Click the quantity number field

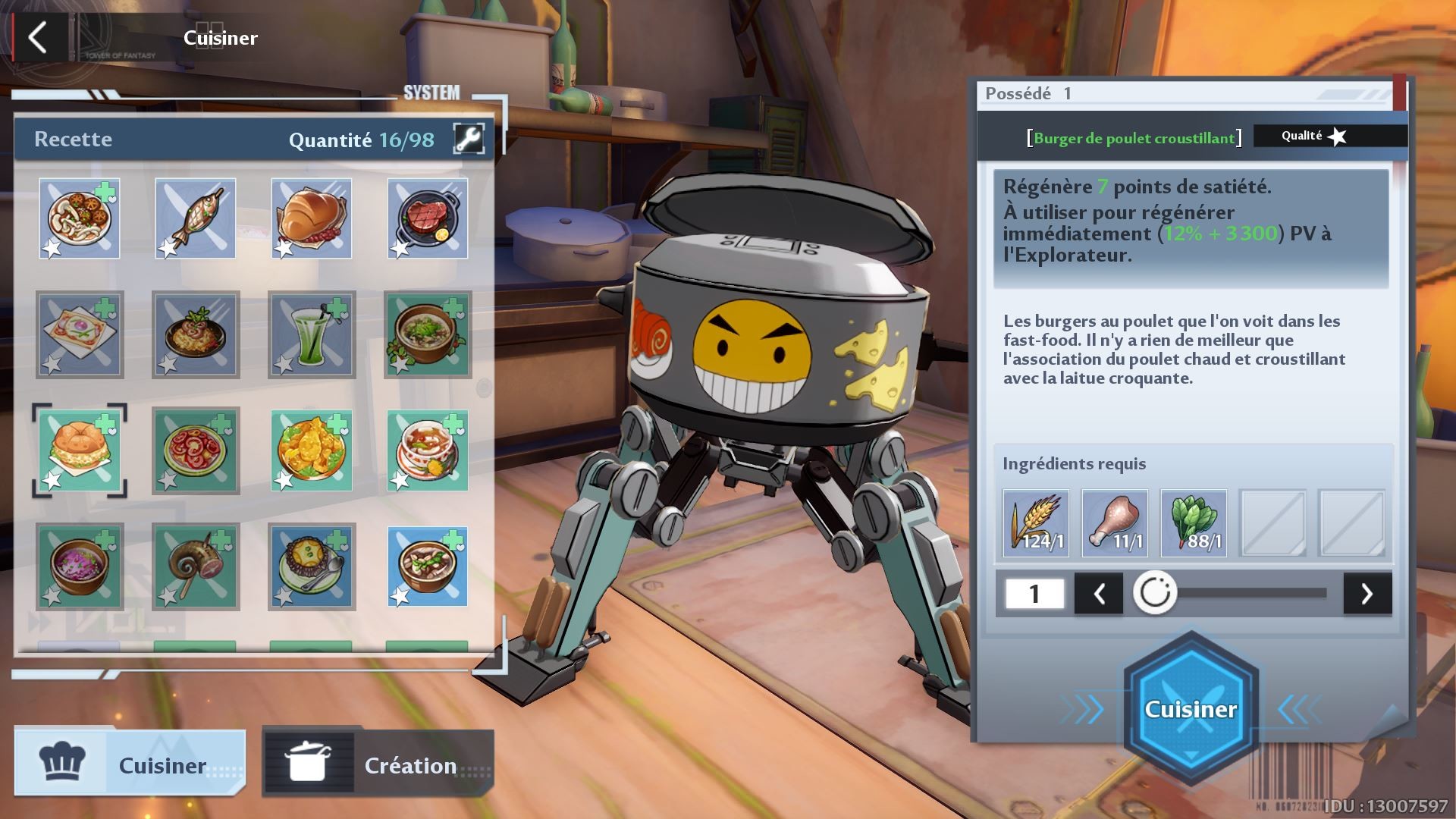(1034, 593)
